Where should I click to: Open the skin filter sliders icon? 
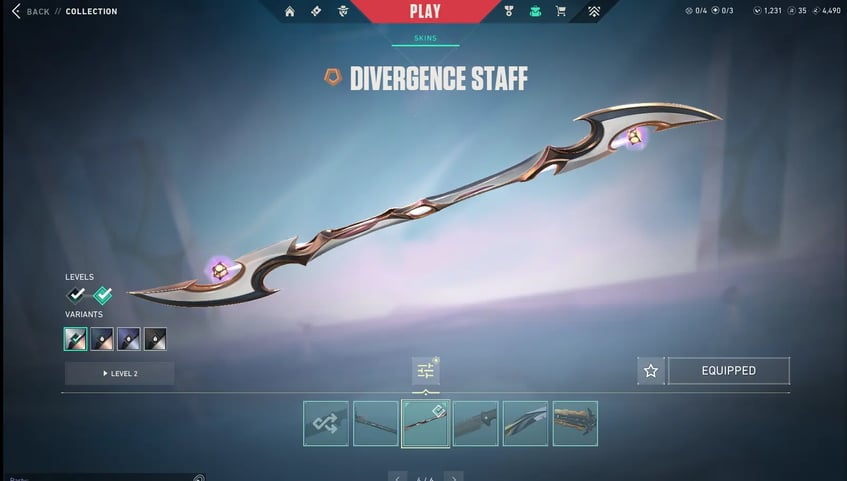tap(425, 371)
